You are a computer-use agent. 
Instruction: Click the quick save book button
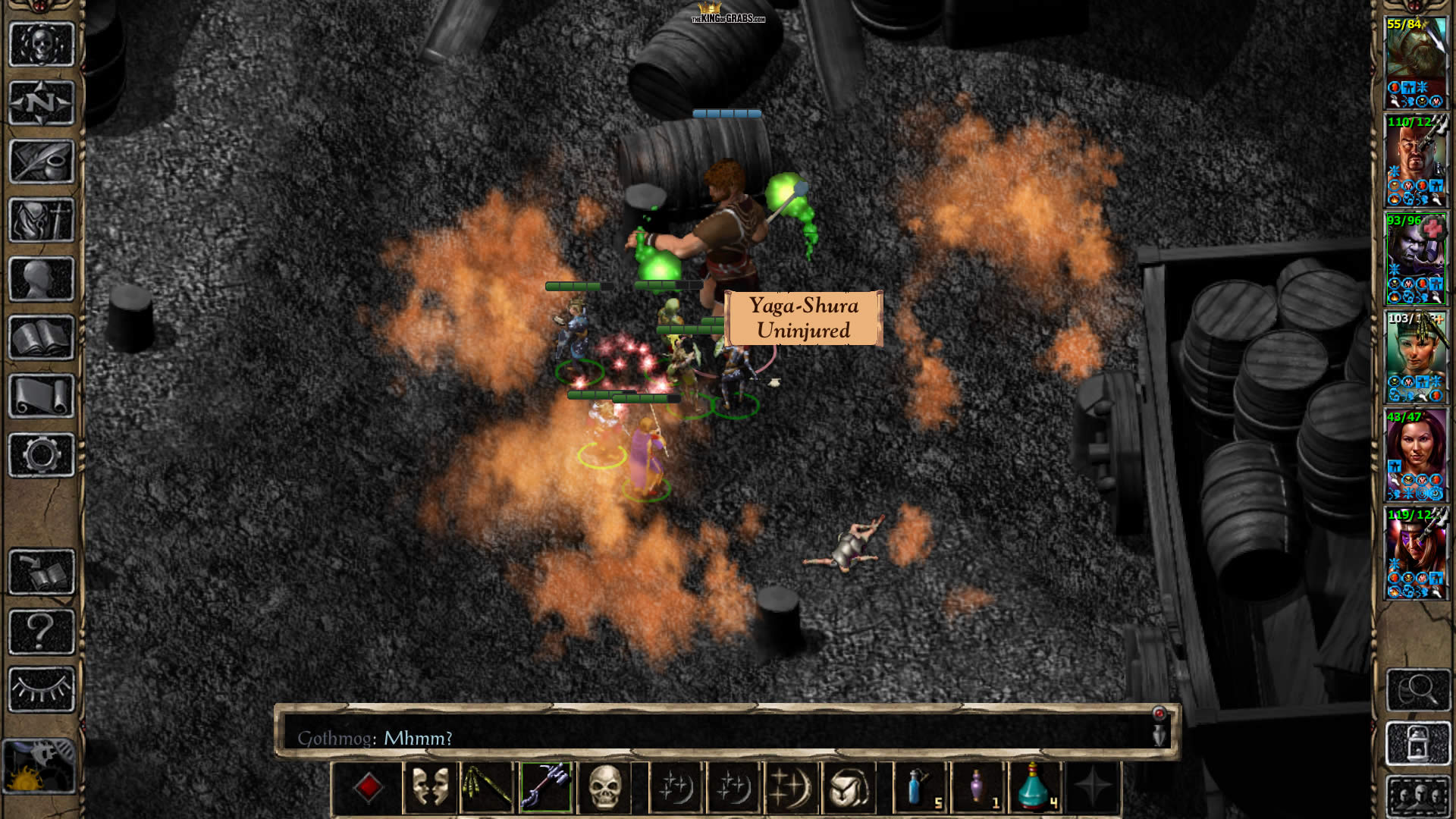42,573
